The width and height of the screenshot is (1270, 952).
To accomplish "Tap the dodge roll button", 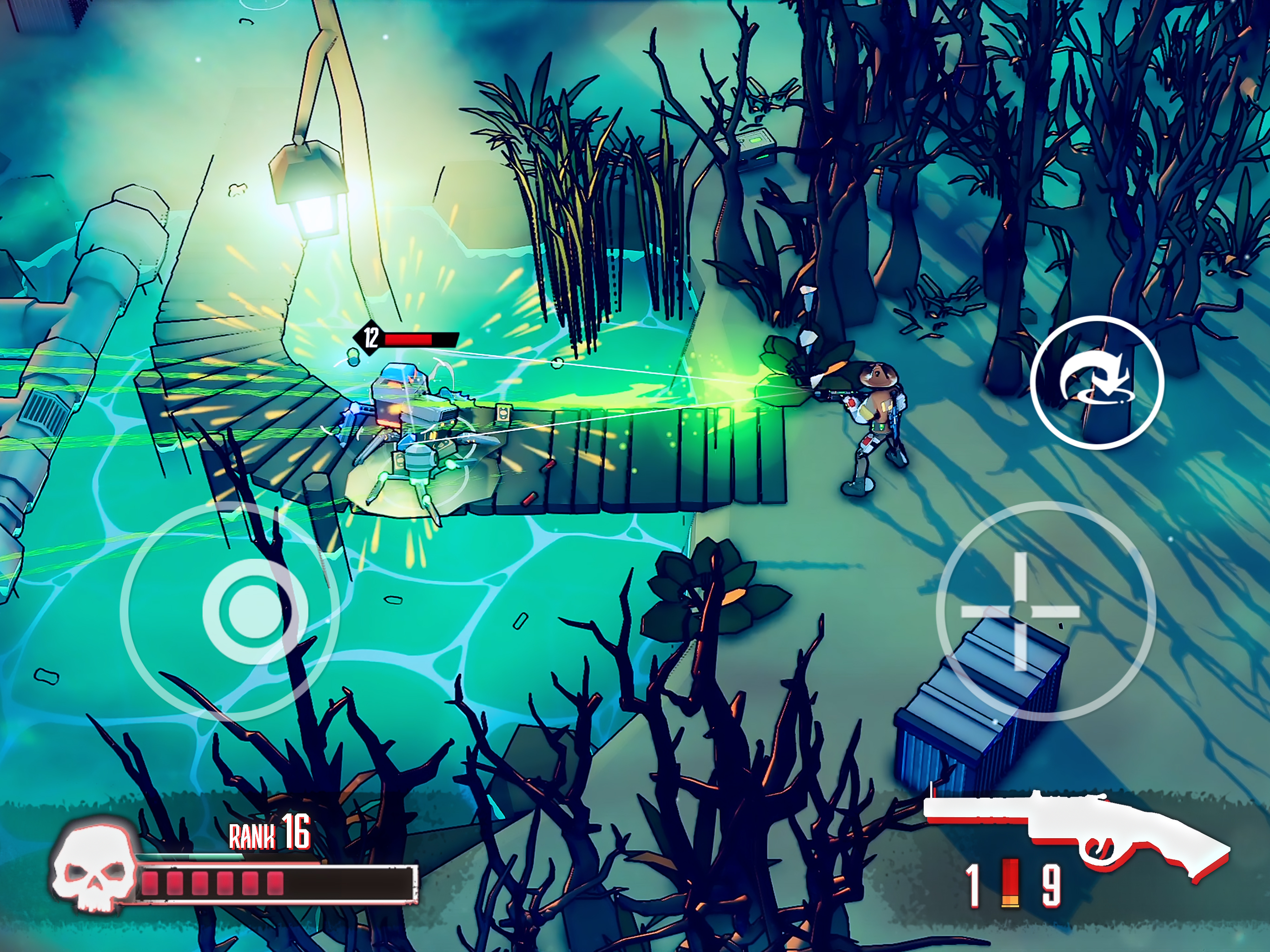I will [1097, 383].
